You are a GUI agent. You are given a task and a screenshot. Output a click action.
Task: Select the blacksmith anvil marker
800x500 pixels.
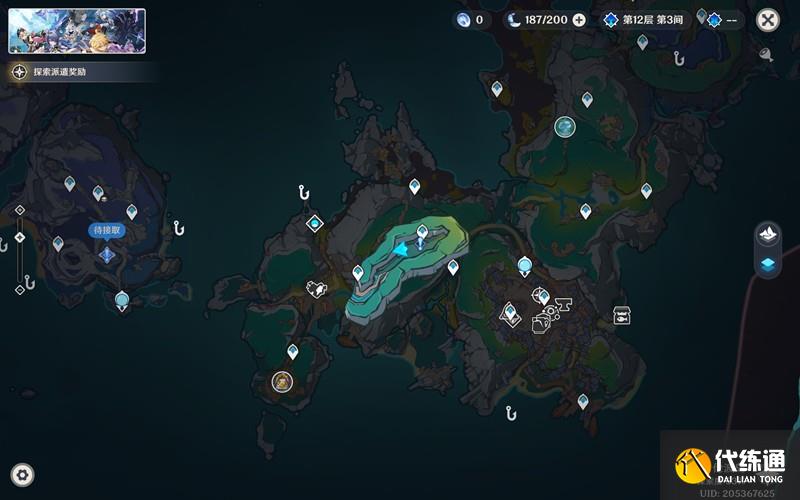coord(561,303)
